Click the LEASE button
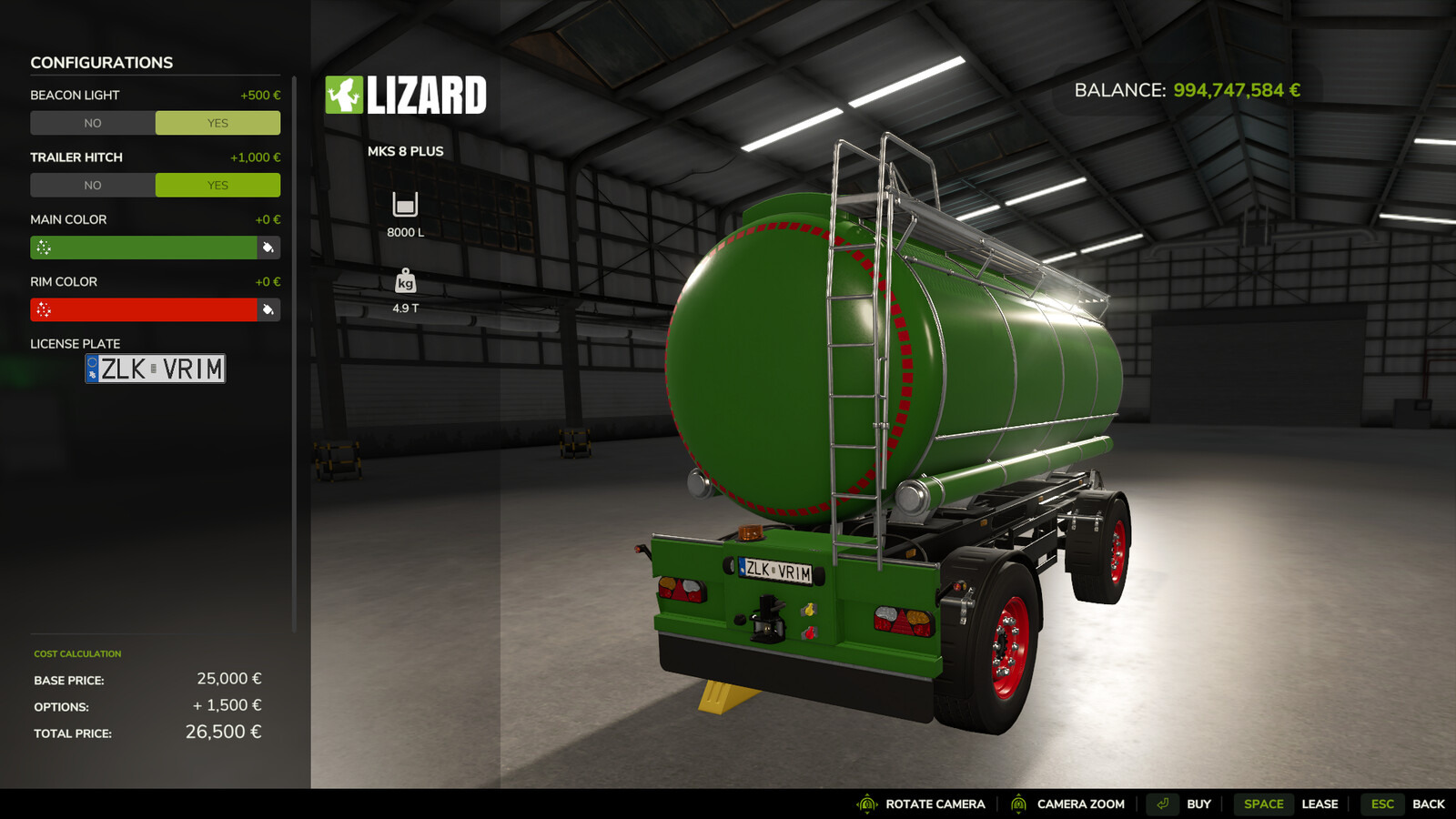This screenshot has width=1456, height=819. tap(1320, 804)
